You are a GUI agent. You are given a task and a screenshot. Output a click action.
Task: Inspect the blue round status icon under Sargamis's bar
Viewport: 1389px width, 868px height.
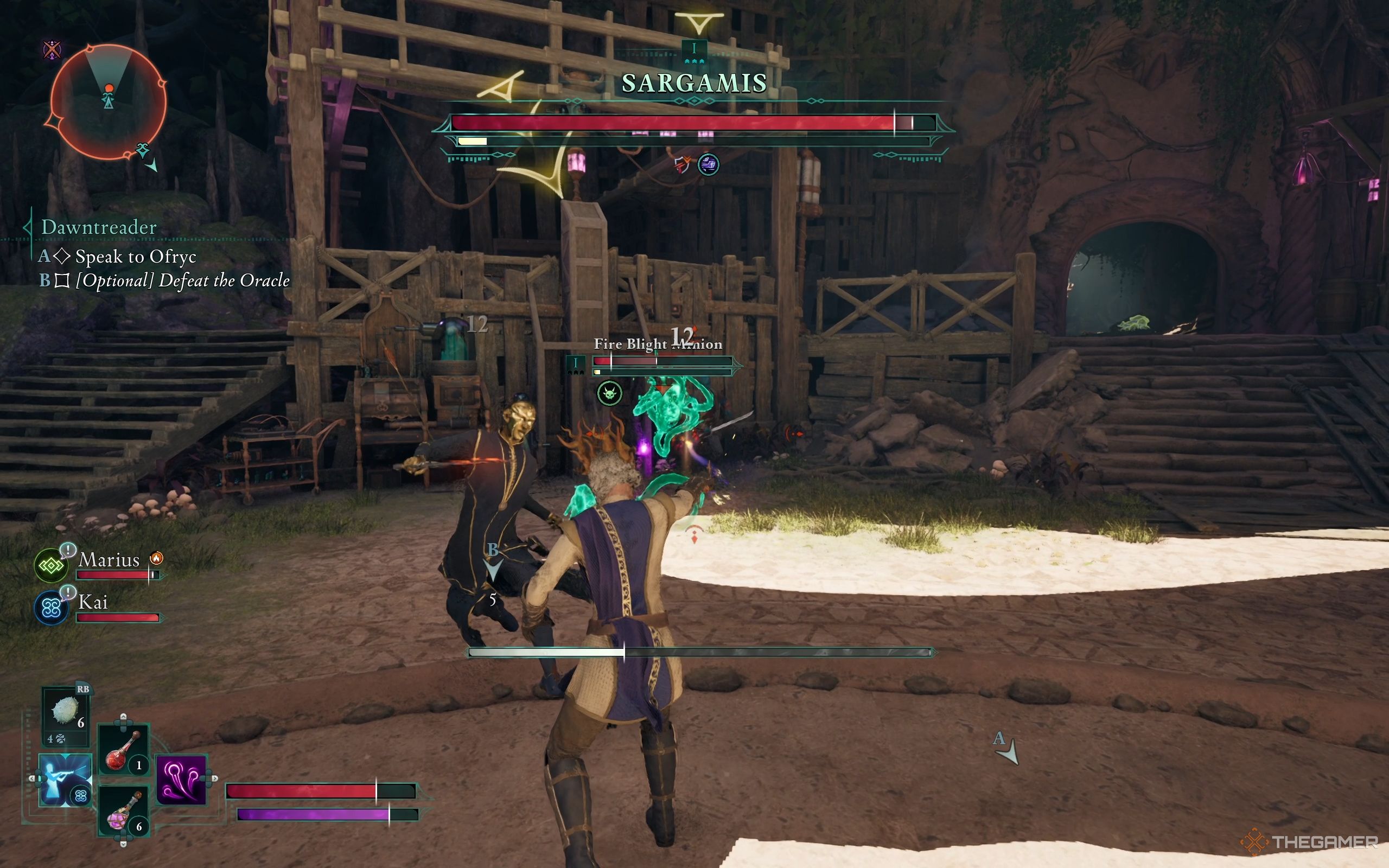[708, 165]
